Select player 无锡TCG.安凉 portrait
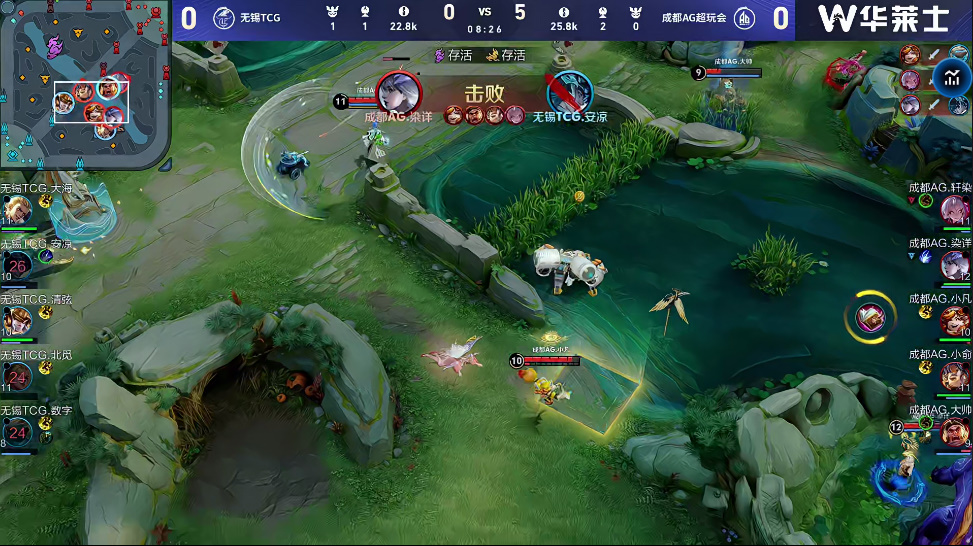This screenshot has width=973, height=546. coord(17,266)
